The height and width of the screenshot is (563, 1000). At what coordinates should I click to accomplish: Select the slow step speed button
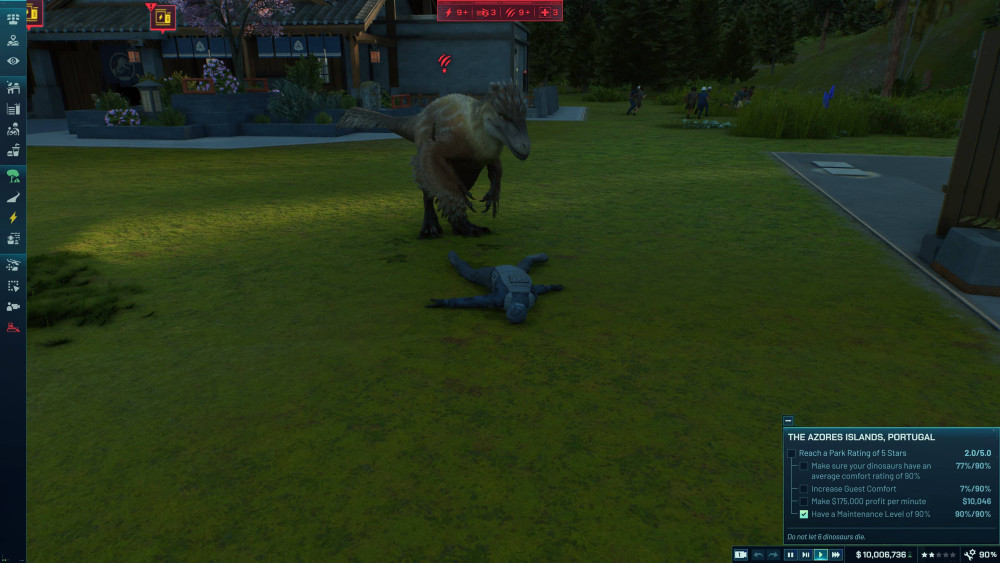[x=805, y=554]
